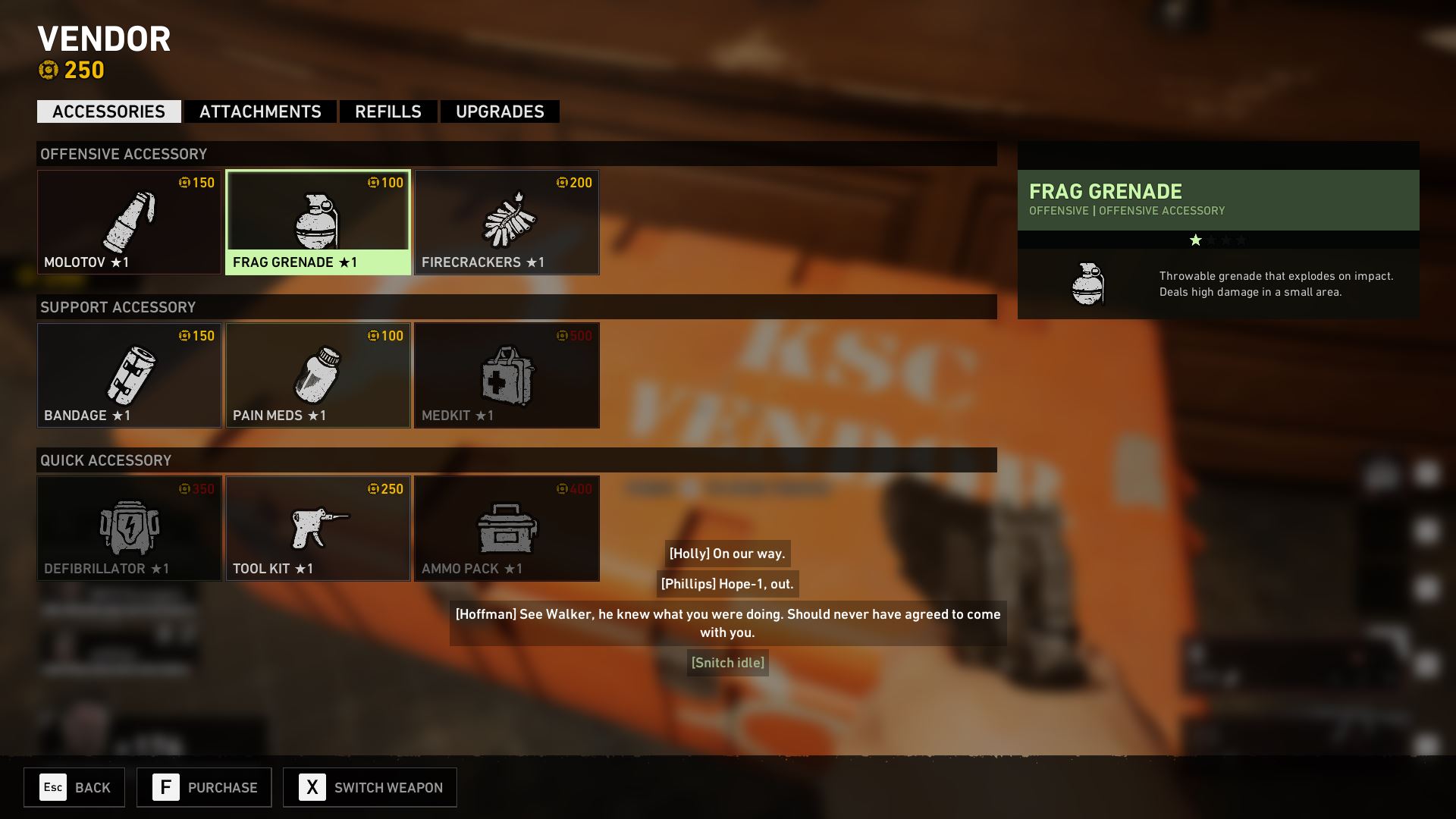The width and height of the screenshot is (1456, 819).
Task: Select the Tool Kit item
Action: [318, 529]
